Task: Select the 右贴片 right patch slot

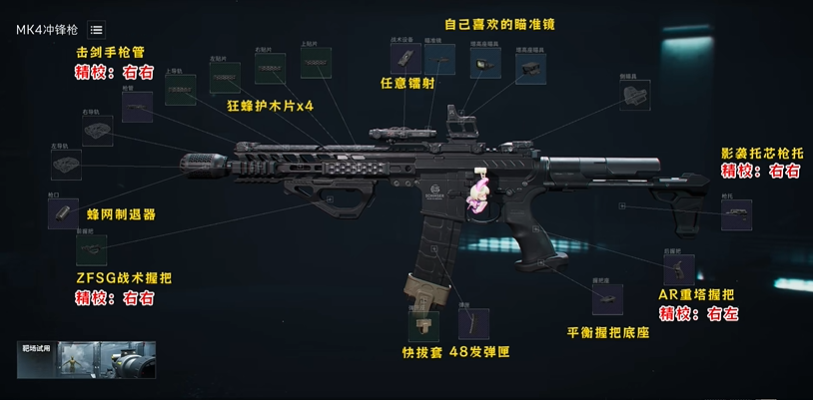Action: coord(270,67)
